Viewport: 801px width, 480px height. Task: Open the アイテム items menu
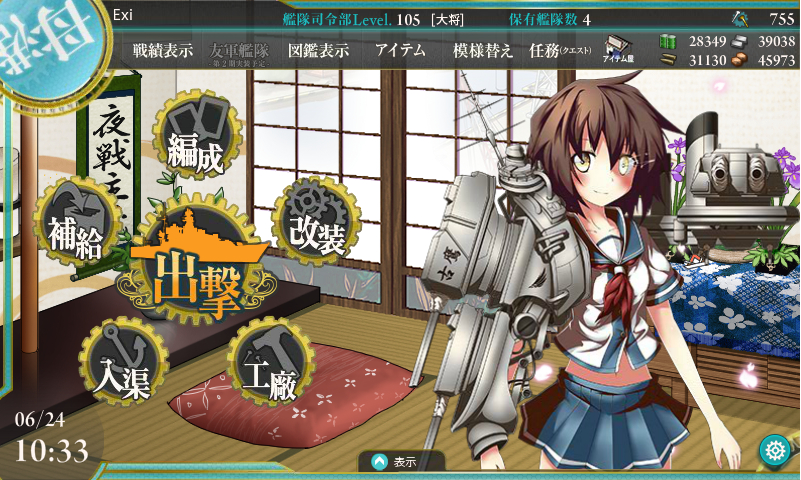point(399,51)
